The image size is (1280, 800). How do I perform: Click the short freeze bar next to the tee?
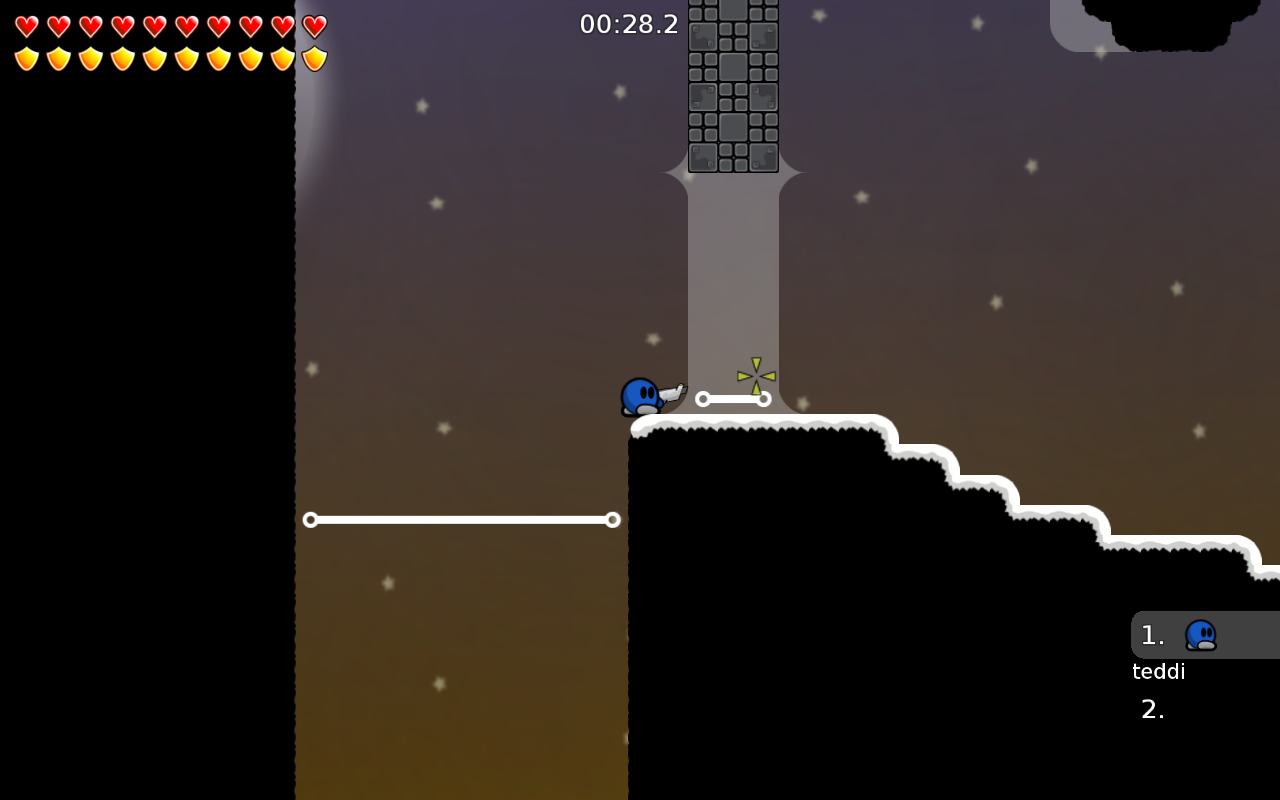733,398
